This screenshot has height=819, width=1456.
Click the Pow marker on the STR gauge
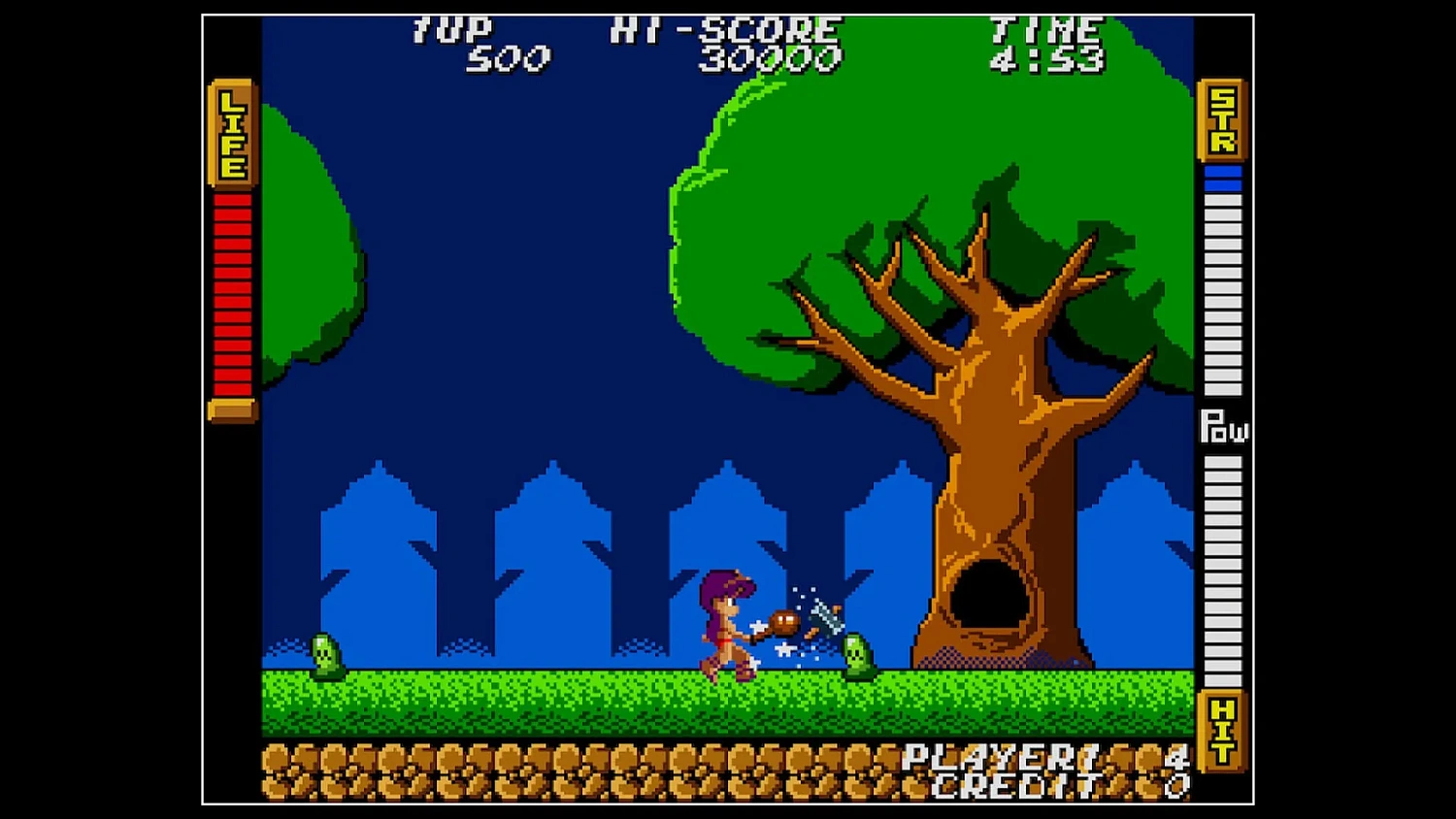[x=1225, y=427]
